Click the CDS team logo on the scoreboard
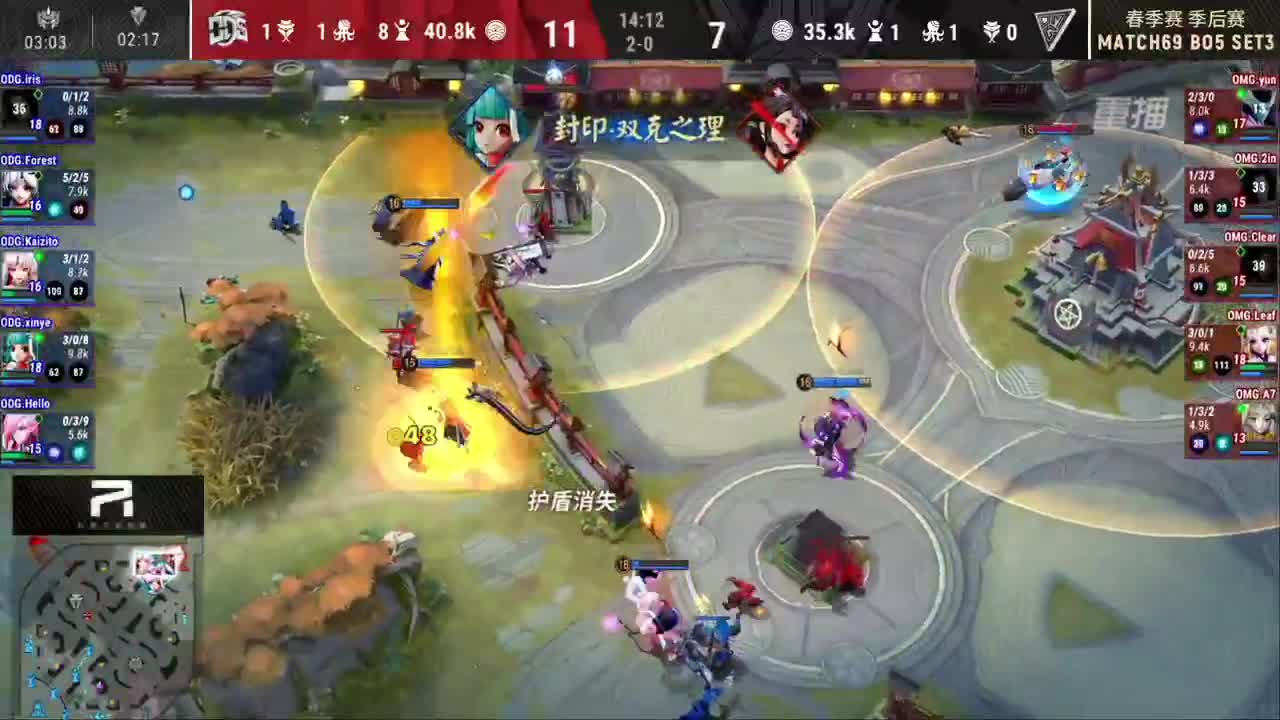1280x720 pixels. (229, 31)
